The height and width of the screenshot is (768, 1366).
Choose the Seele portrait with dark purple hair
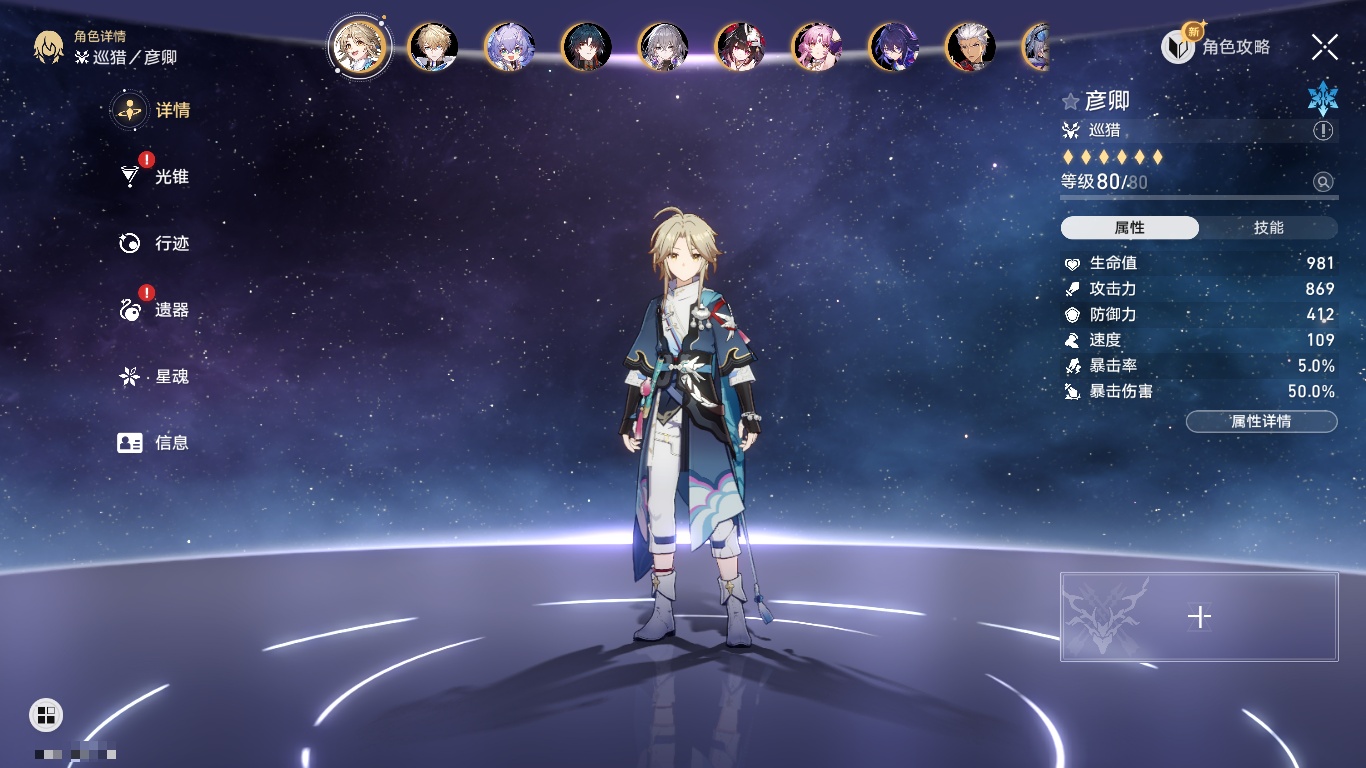(x=894, y=47)
